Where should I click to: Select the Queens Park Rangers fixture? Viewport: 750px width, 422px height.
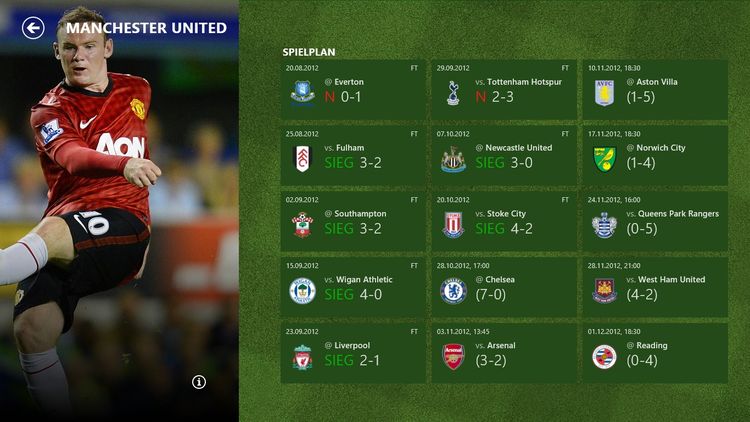click(x=655, y=221)
